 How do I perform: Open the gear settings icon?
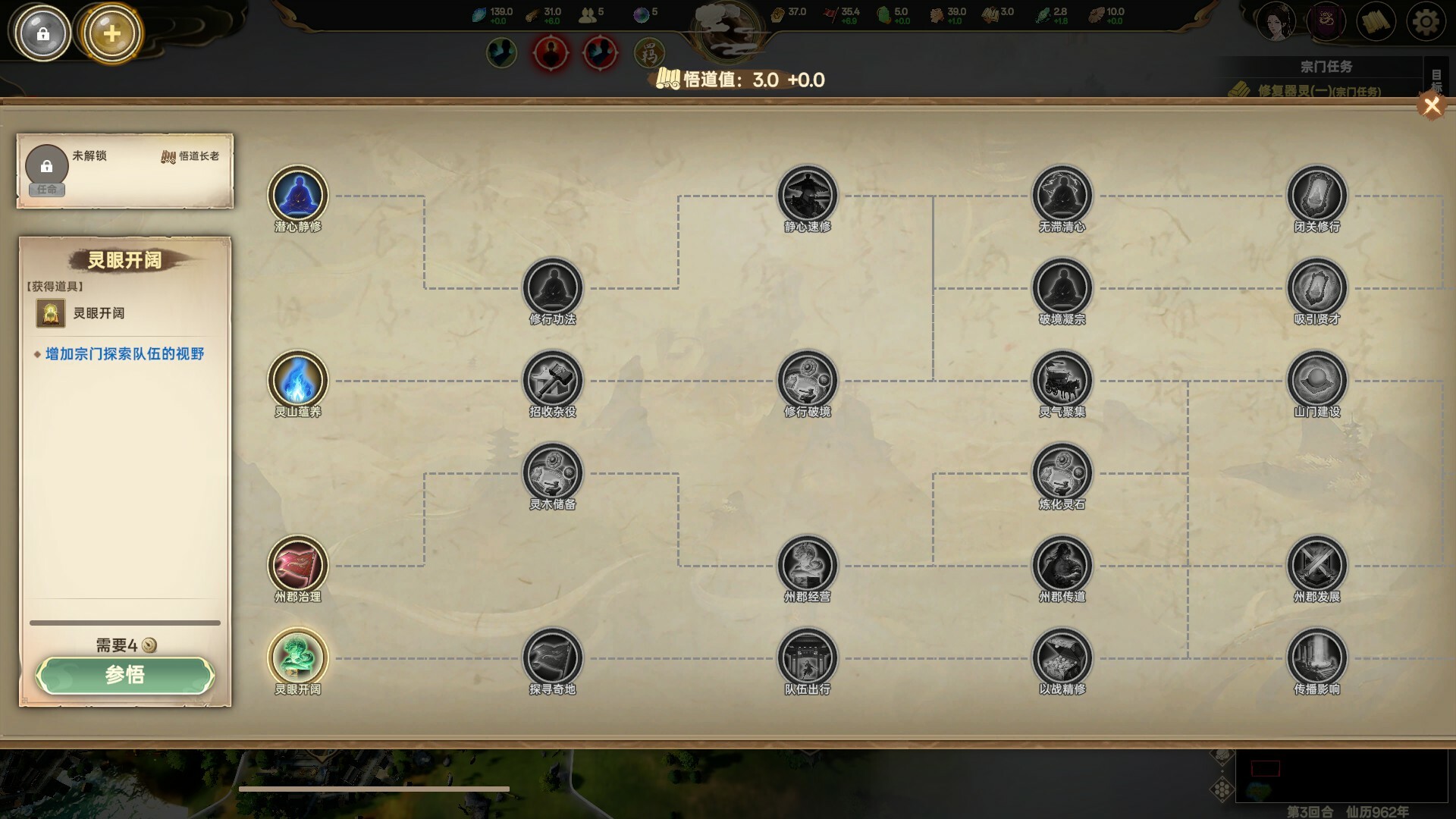pyautogui.click(x=1426, y=23)
